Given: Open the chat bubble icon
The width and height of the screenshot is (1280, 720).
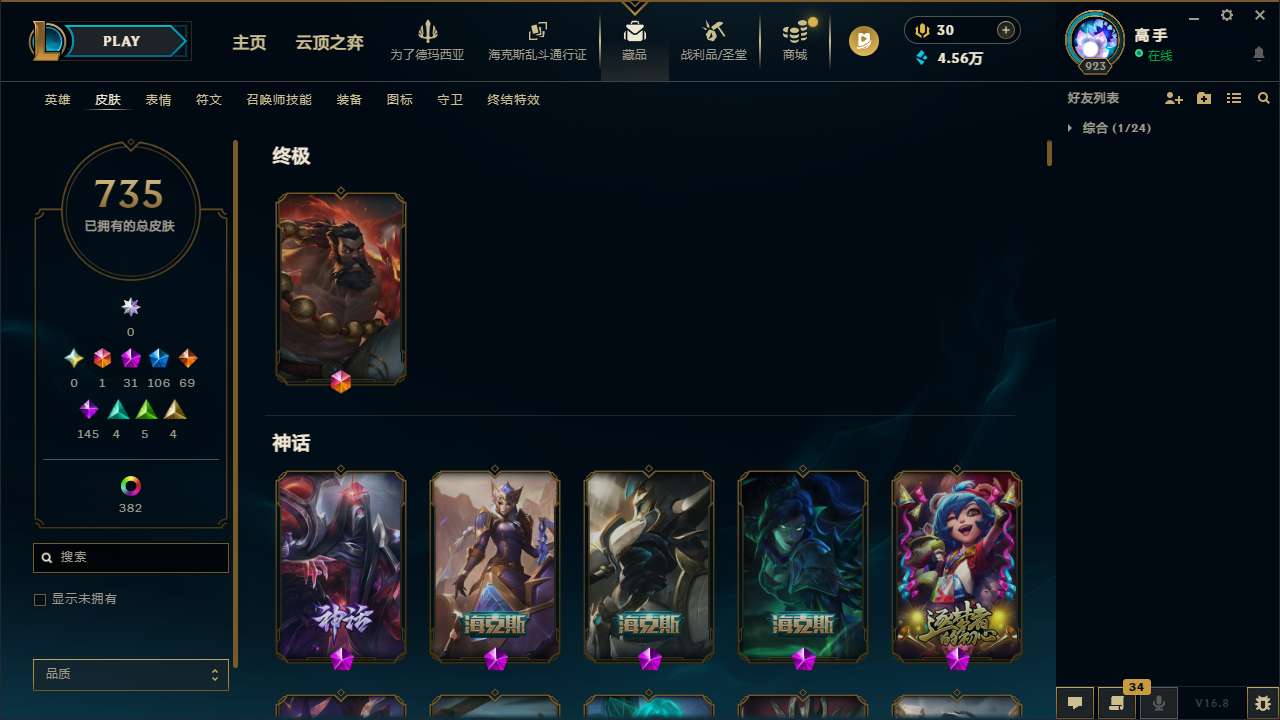Looking at the screenshot, I should 1075,703.
